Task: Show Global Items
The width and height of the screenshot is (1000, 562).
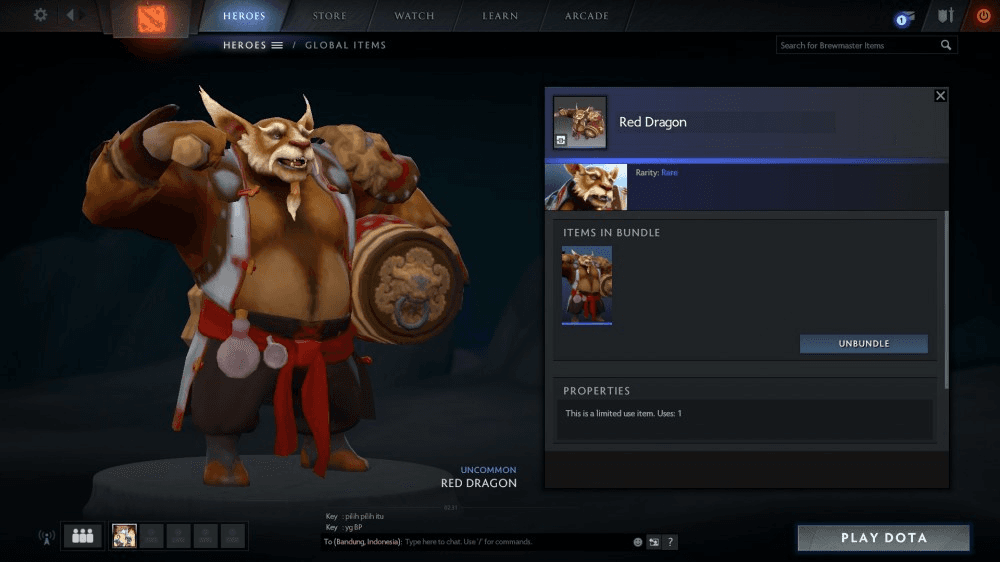Action: 345,45
